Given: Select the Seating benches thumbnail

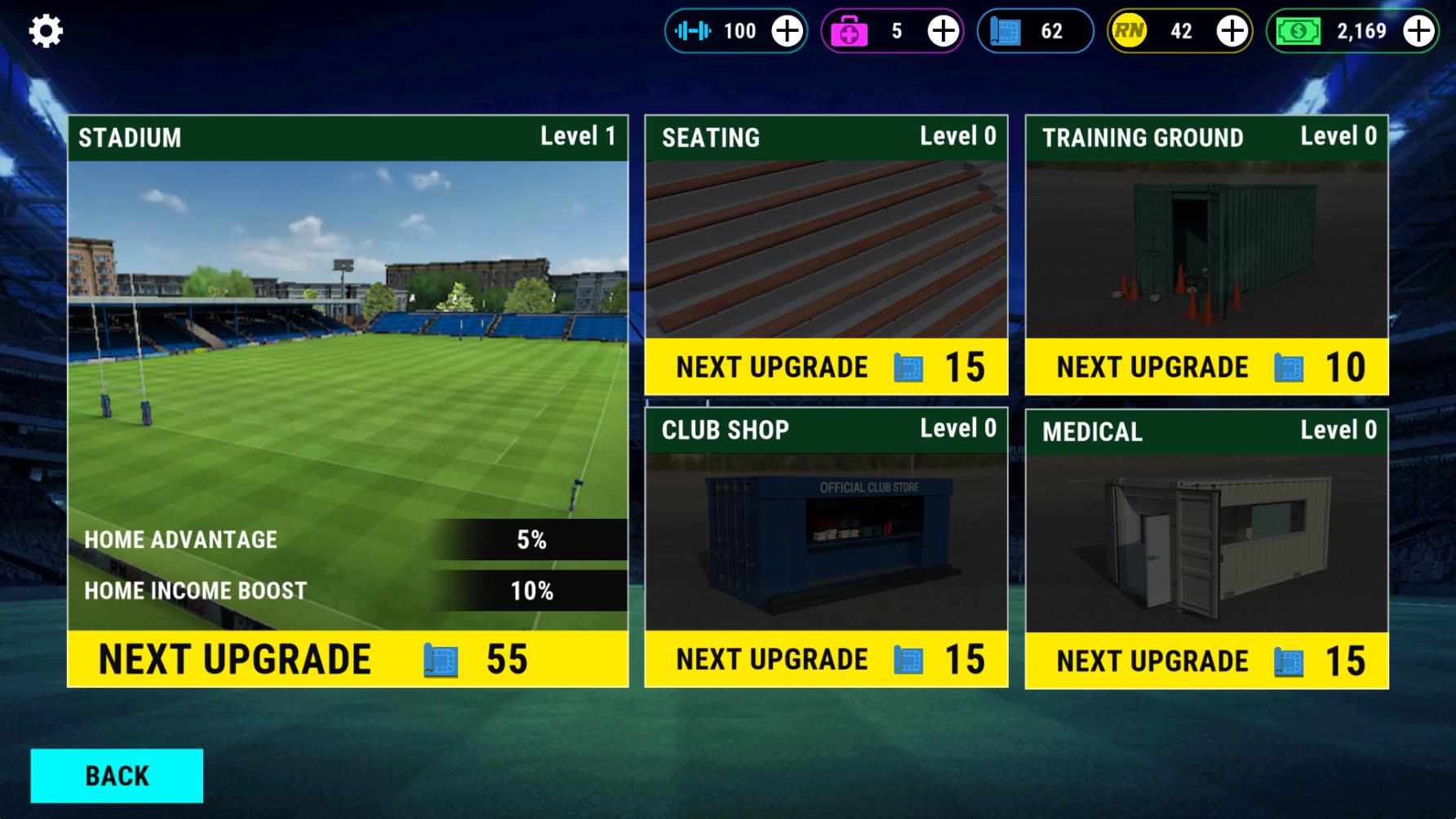Looking at the screenshot, I should [x=826, y=249].
